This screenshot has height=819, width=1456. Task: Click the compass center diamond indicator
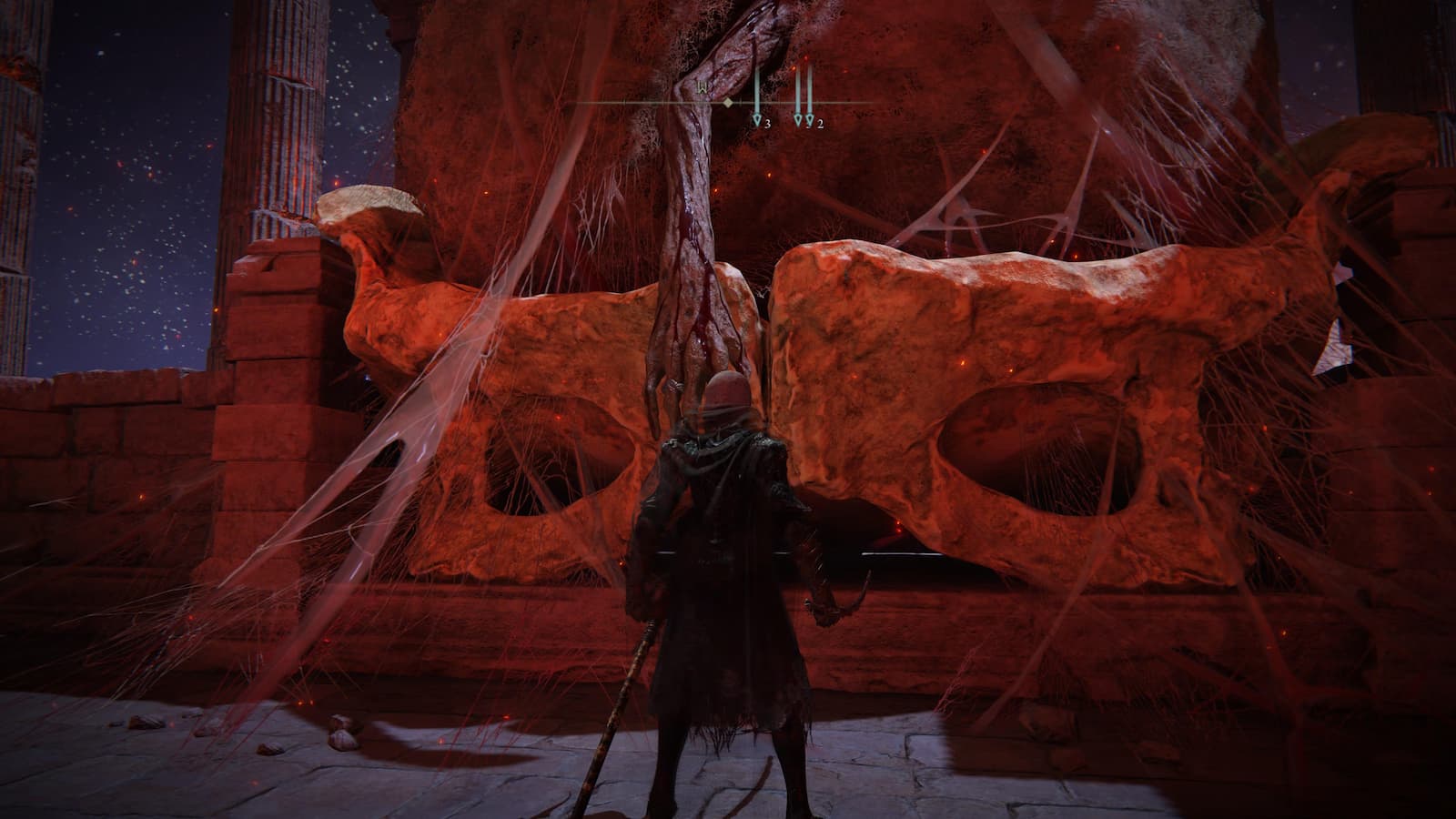(728, 103)
